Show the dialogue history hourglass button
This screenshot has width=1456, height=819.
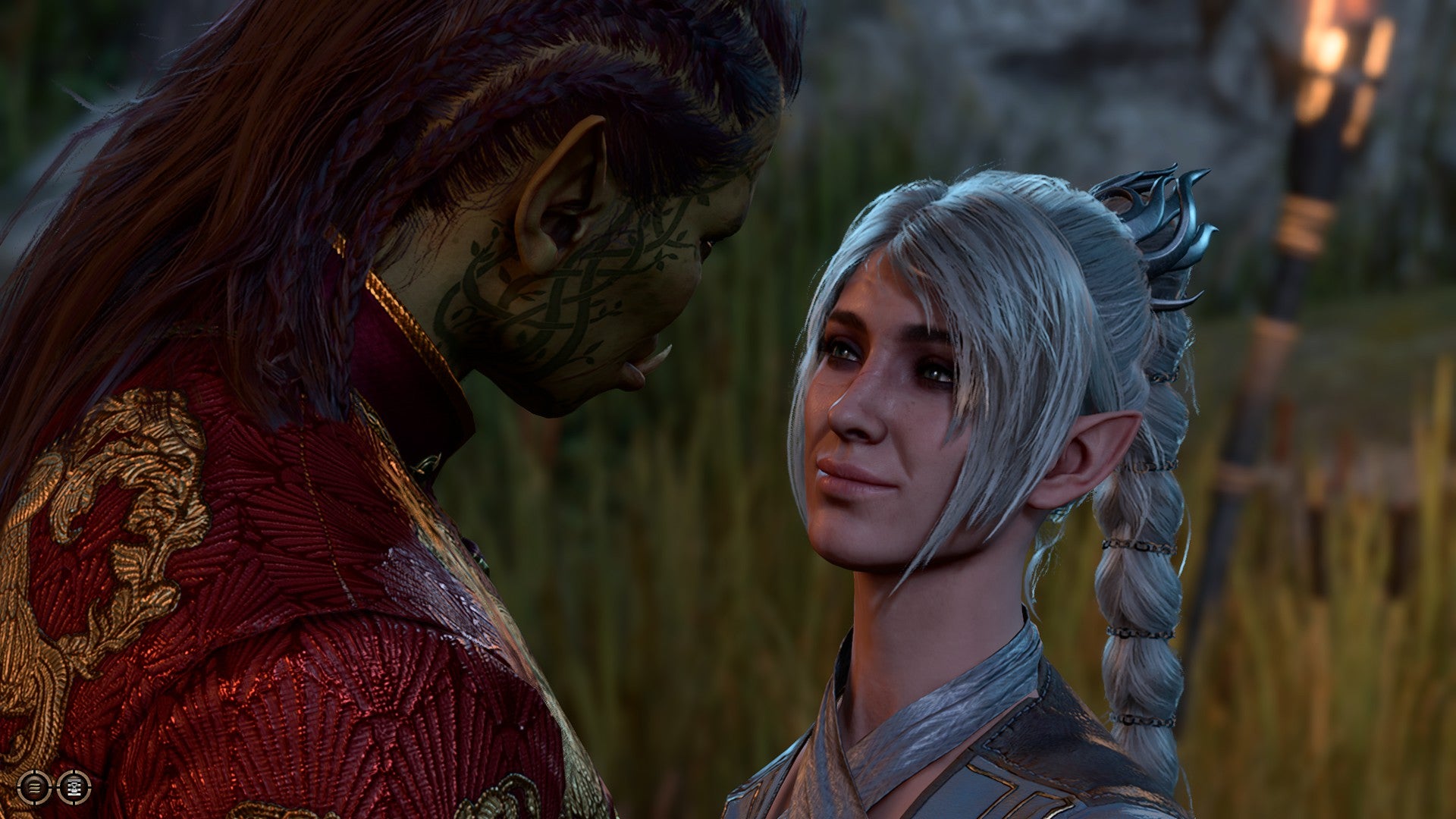coord(74,787)
